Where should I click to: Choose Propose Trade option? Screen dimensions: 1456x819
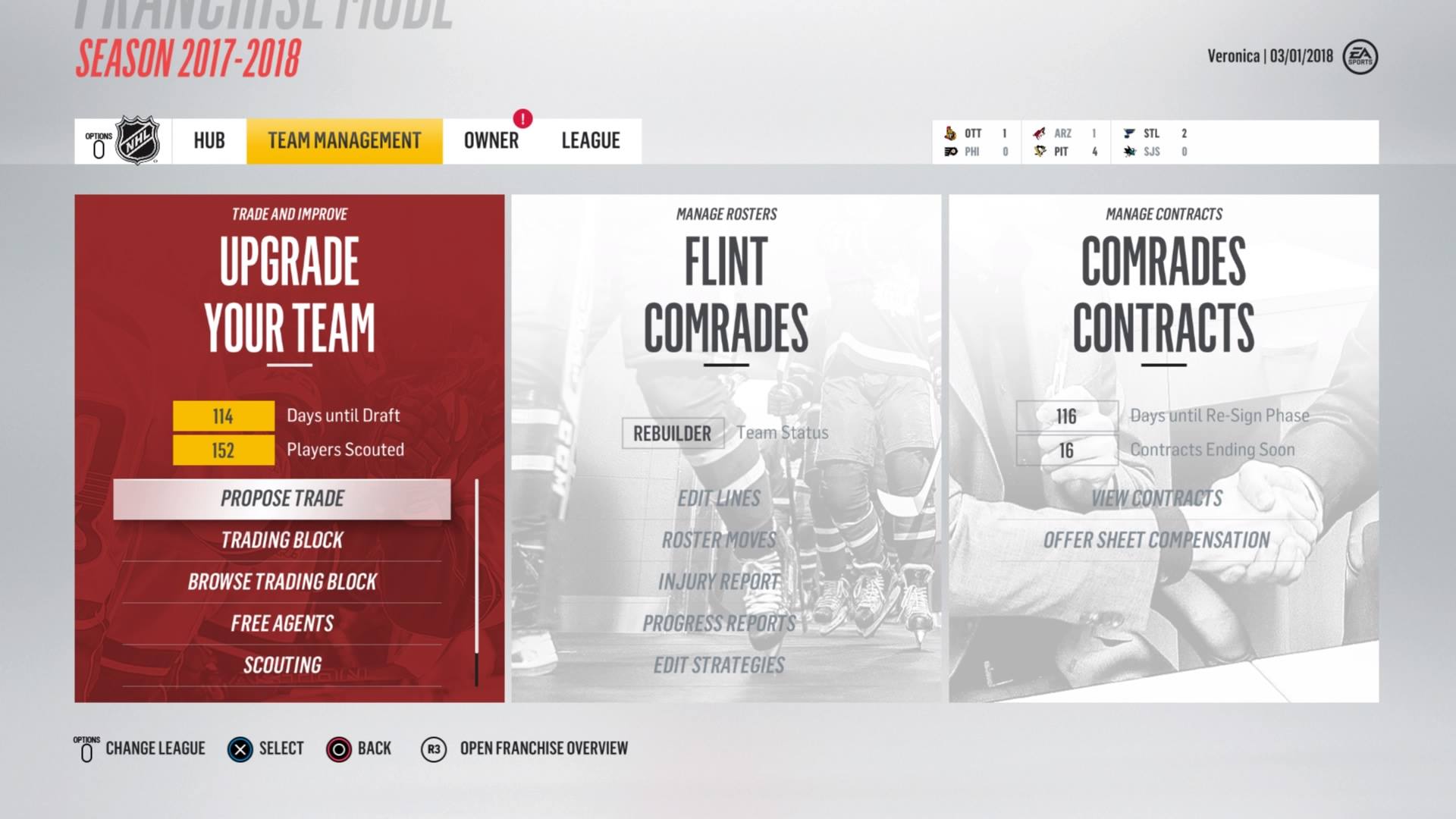point(282,499)
